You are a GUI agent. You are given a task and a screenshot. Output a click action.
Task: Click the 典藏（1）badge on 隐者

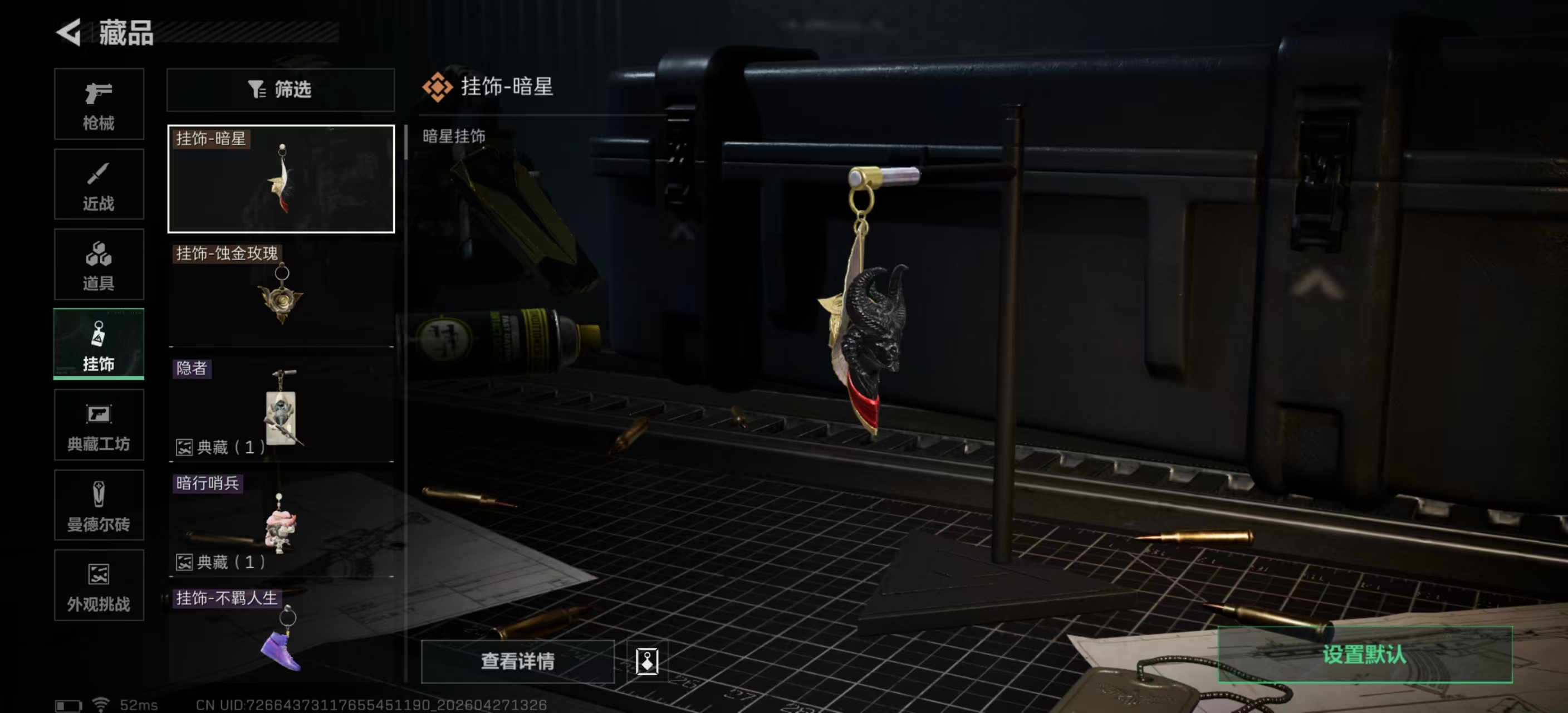pos(219,447)
